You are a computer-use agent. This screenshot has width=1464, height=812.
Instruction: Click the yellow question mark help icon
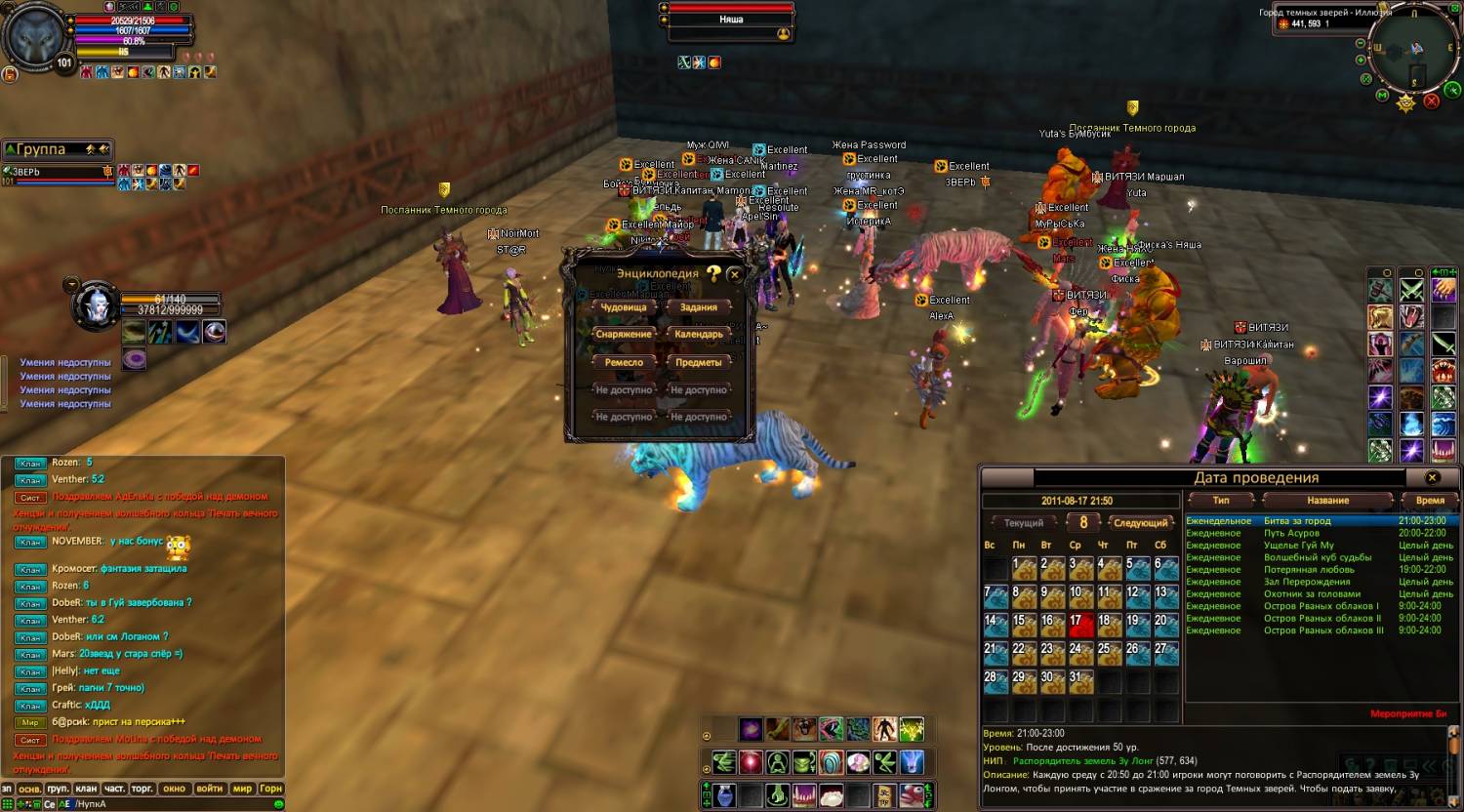[714, 274]
